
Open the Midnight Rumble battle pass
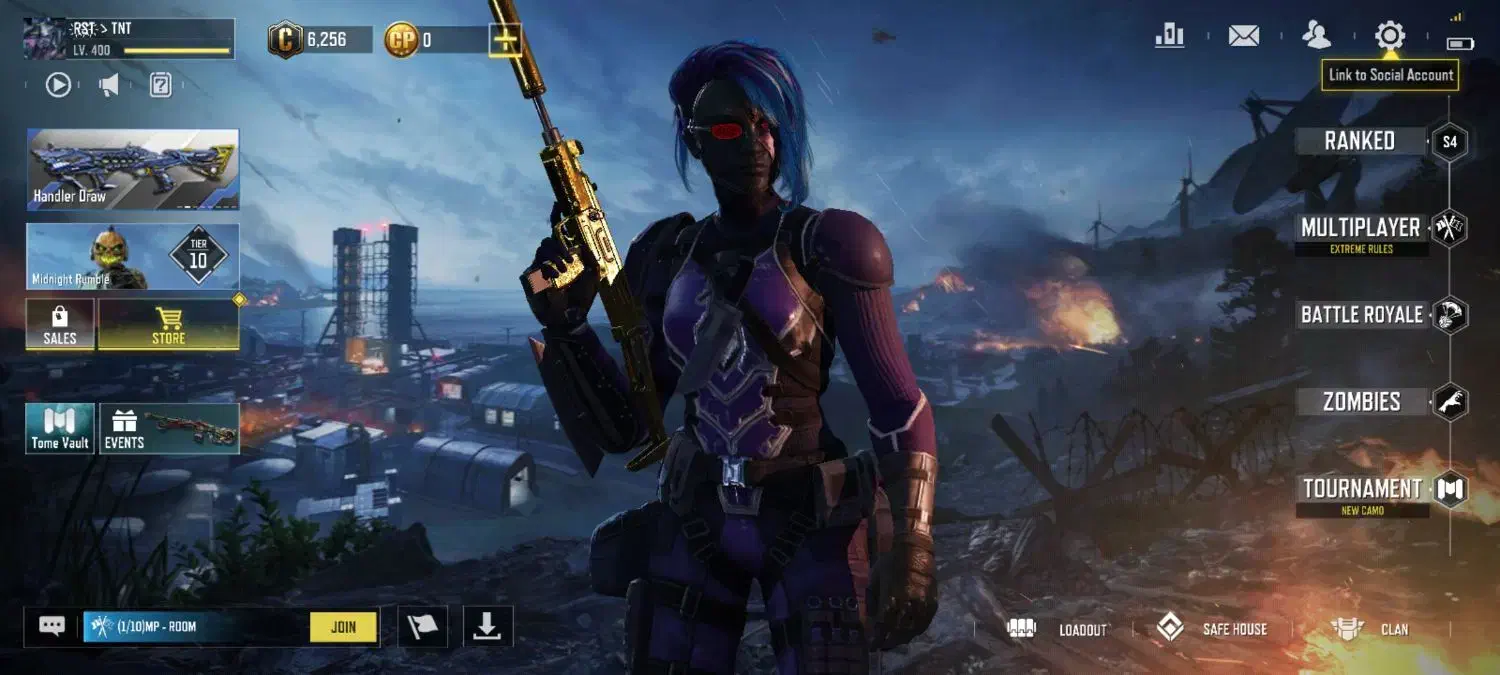click(133, 257)
